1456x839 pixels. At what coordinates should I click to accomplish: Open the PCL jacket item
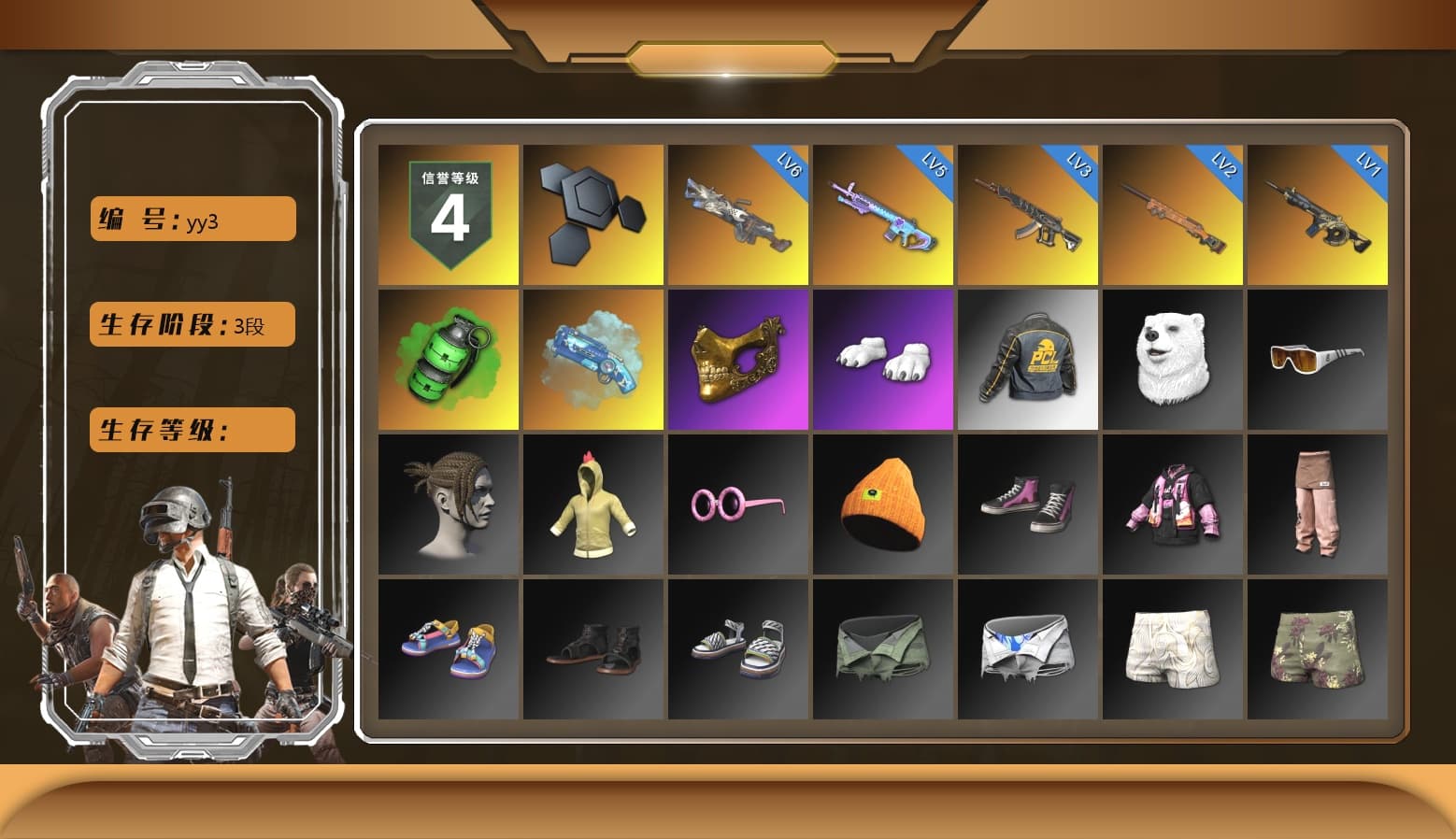1027,360
